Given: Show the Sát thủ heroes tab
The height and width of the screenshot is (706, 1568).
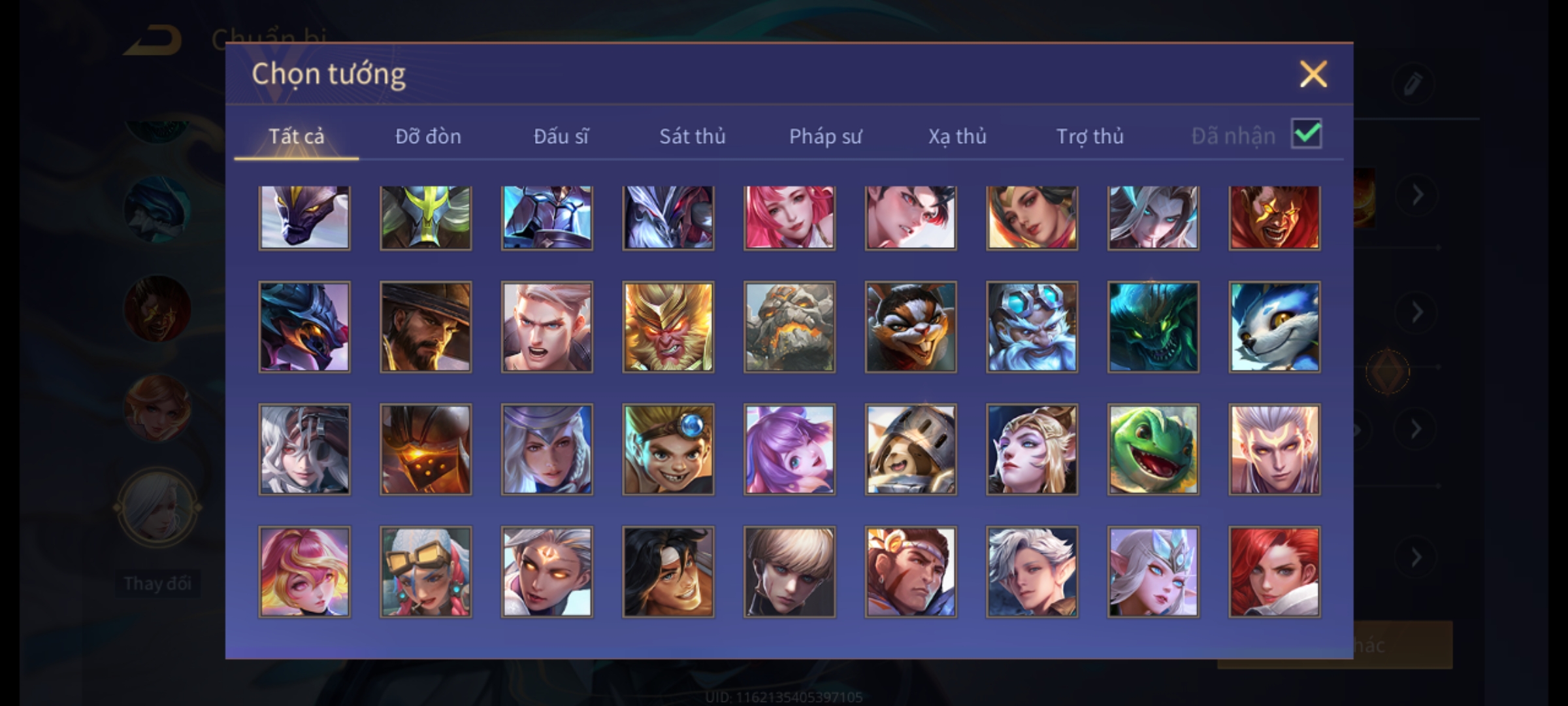Looking at the screenshot, I should (692, 136).
